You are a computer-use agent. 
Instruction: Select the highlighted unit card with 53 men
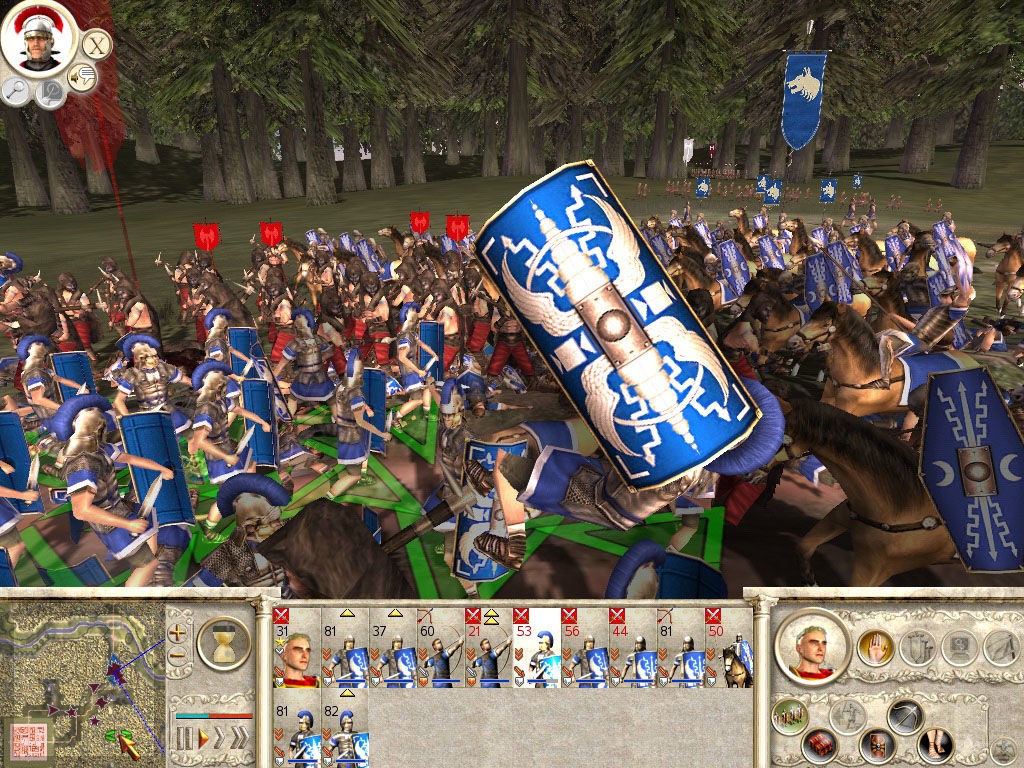(x=536, y=648)
